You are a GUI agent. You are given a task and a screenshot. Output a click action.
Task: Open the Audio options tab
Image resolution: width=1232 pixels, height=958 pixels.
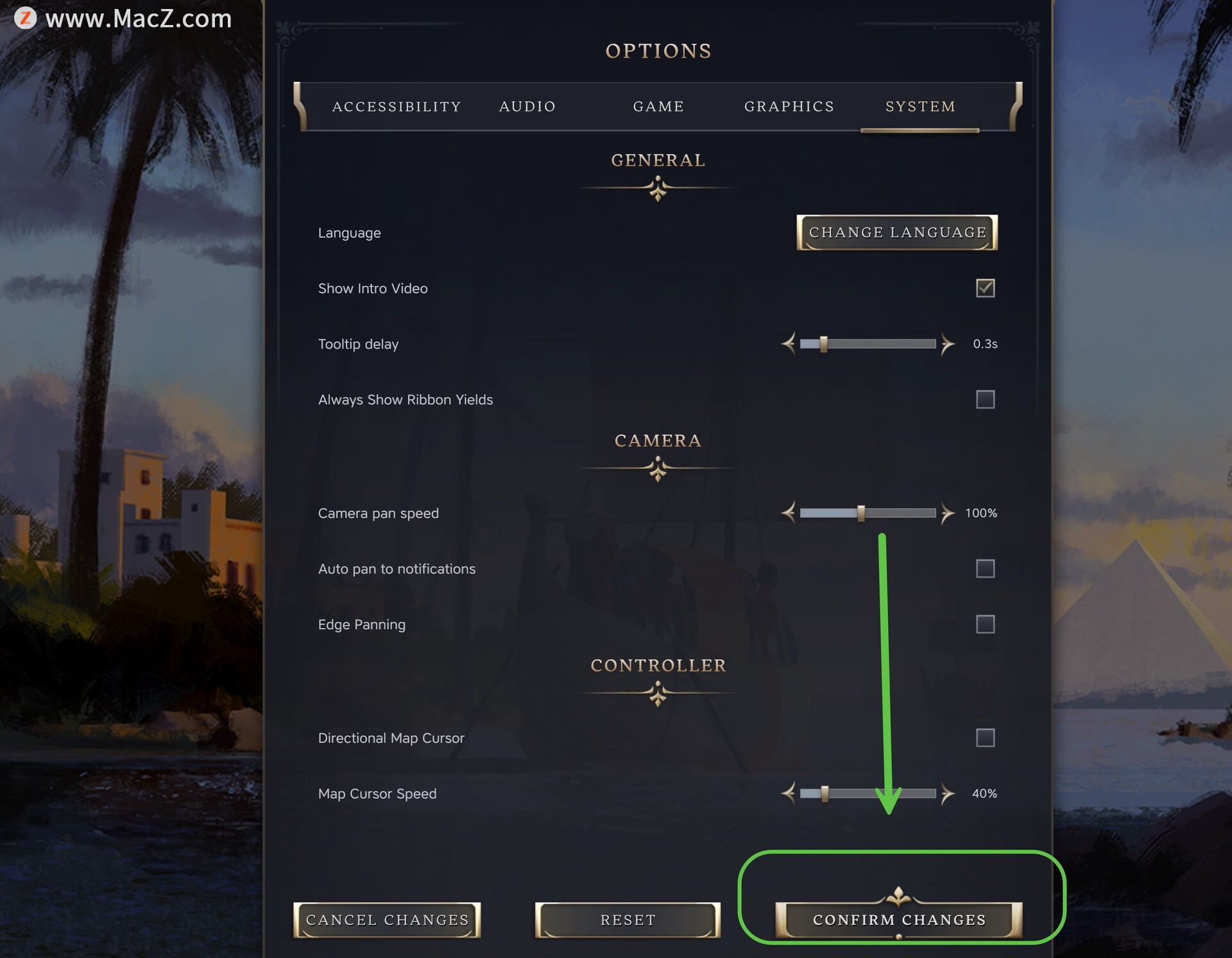tap(527, 107)
